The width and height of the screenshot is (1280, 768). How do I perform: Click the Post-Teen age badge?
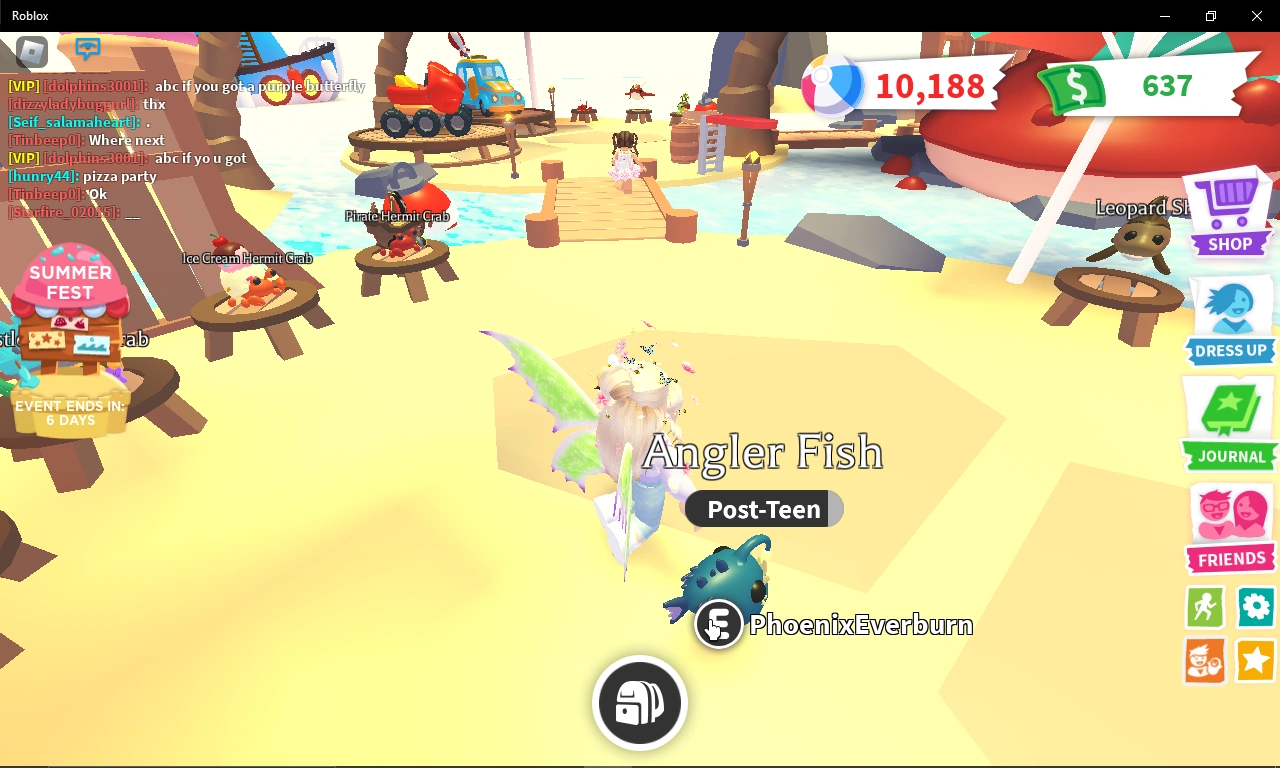[764, 509]
